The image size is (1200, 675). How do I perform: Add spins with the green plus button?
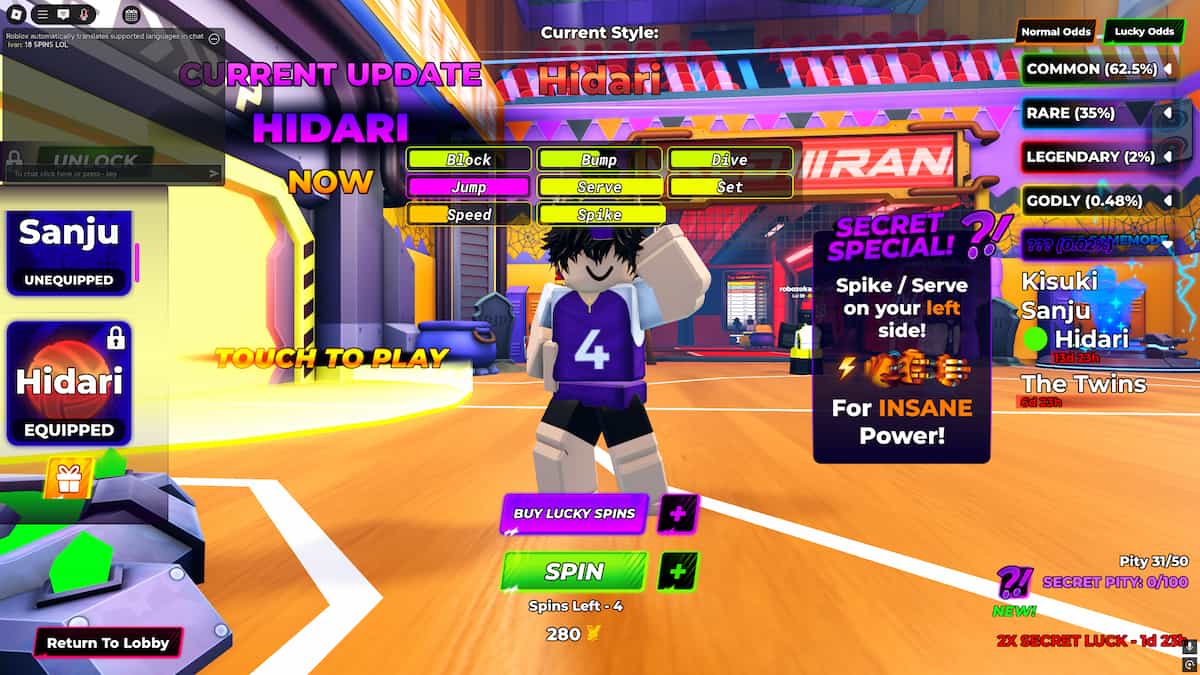(x=678, y=572)
